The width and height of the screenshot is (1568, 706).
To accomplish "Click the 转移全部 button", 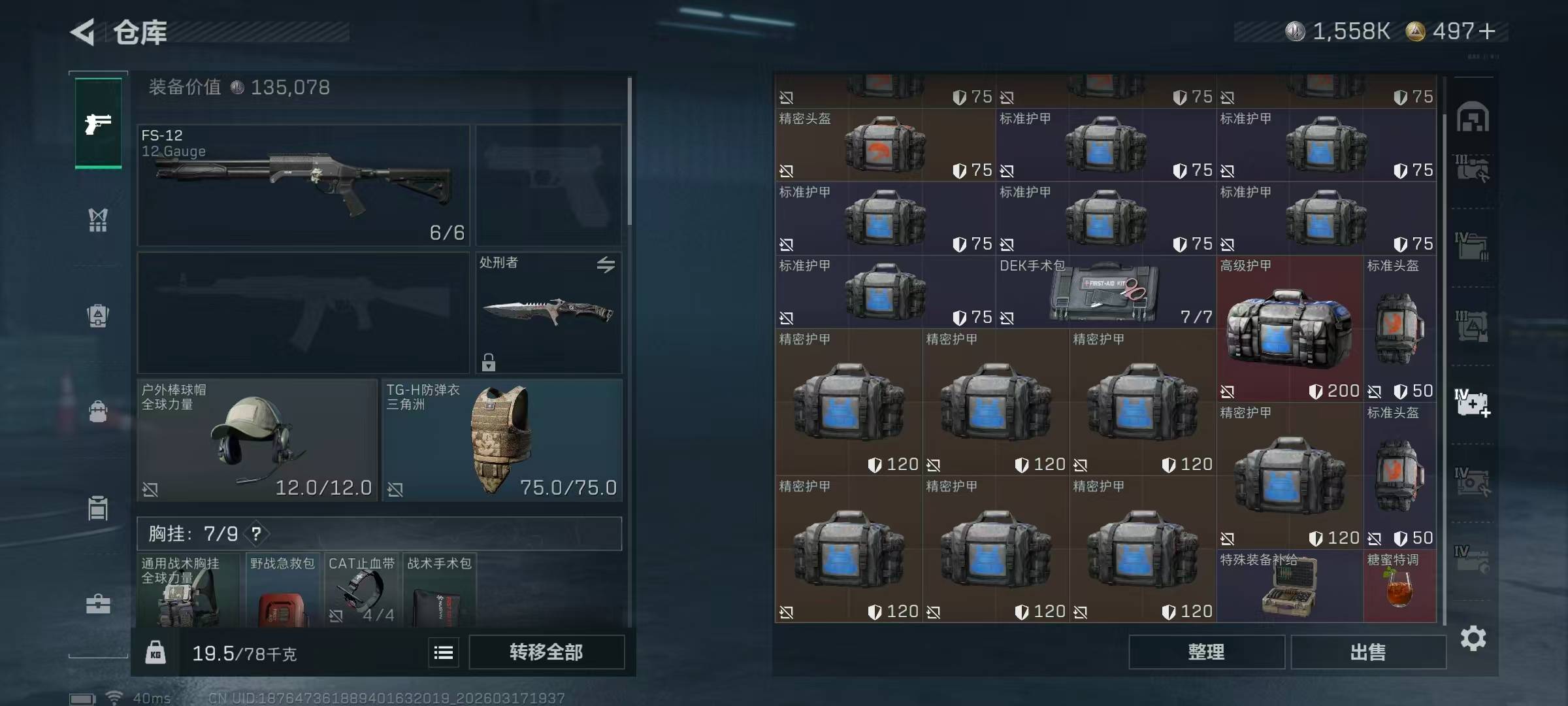I will click(x=546, y=652).
